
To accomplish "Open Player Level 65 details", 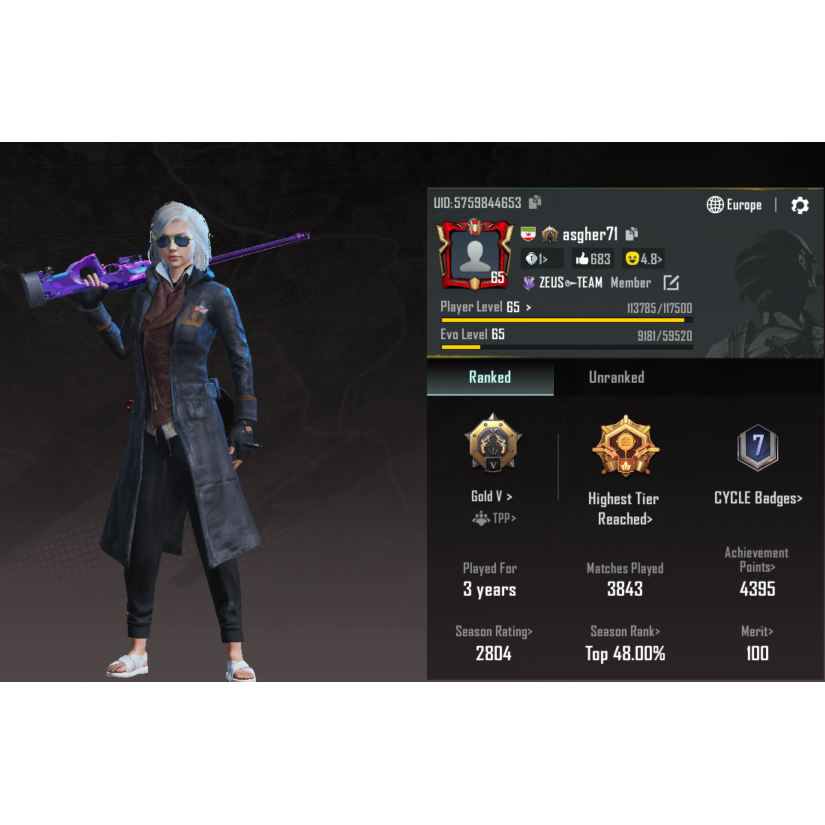I will 486,307.
